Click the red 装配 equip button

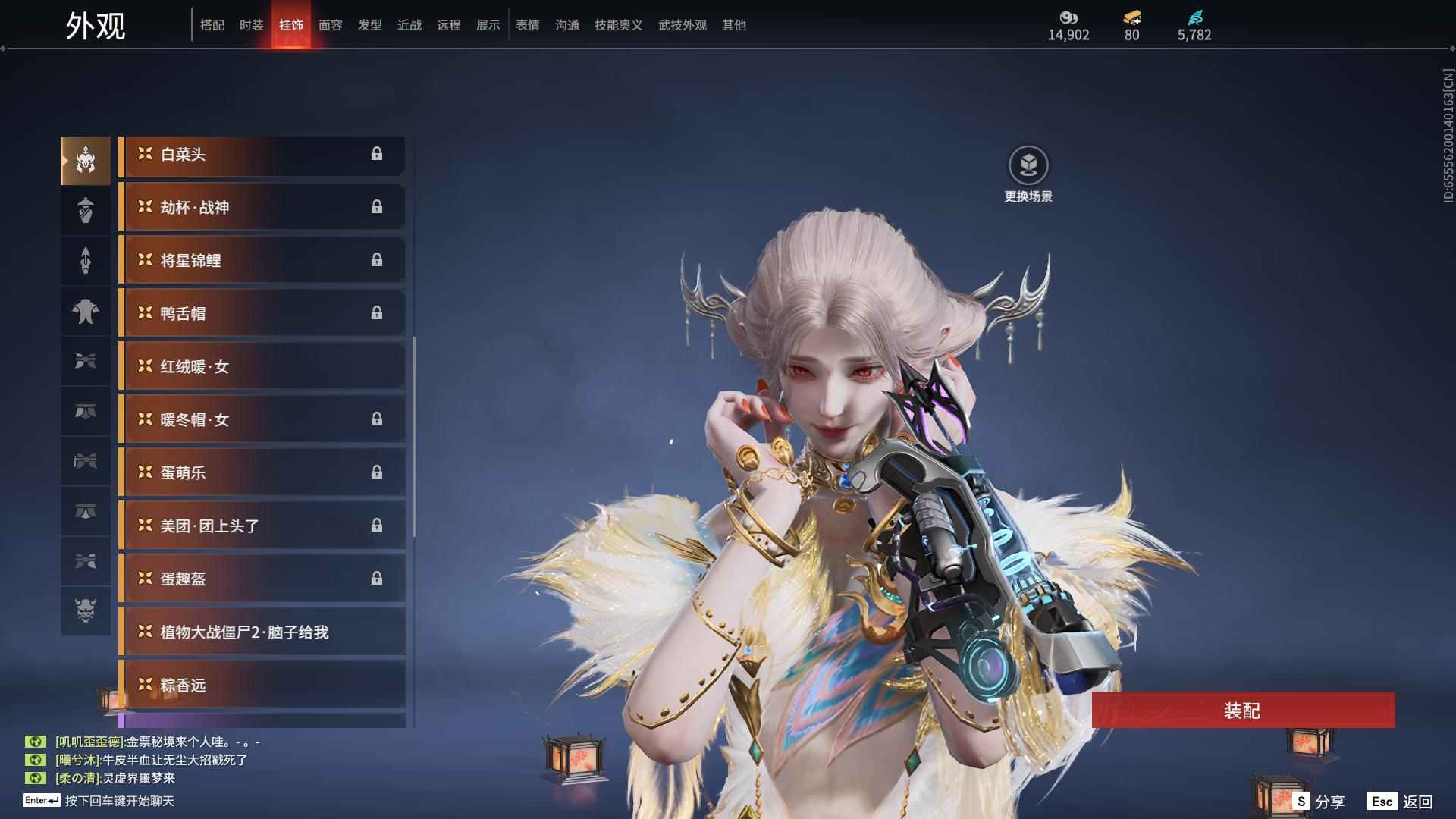pyautogui.click(x=1242, y=711)
